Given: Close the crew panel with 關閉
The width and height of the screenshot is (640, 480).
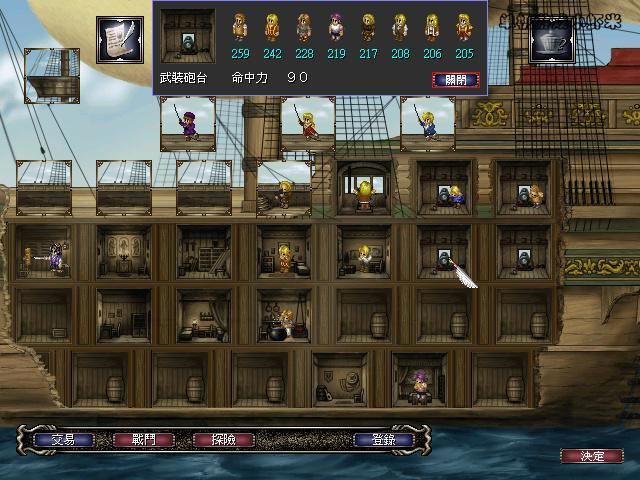Looking at the screenshot, I should [x=455, y=79].
